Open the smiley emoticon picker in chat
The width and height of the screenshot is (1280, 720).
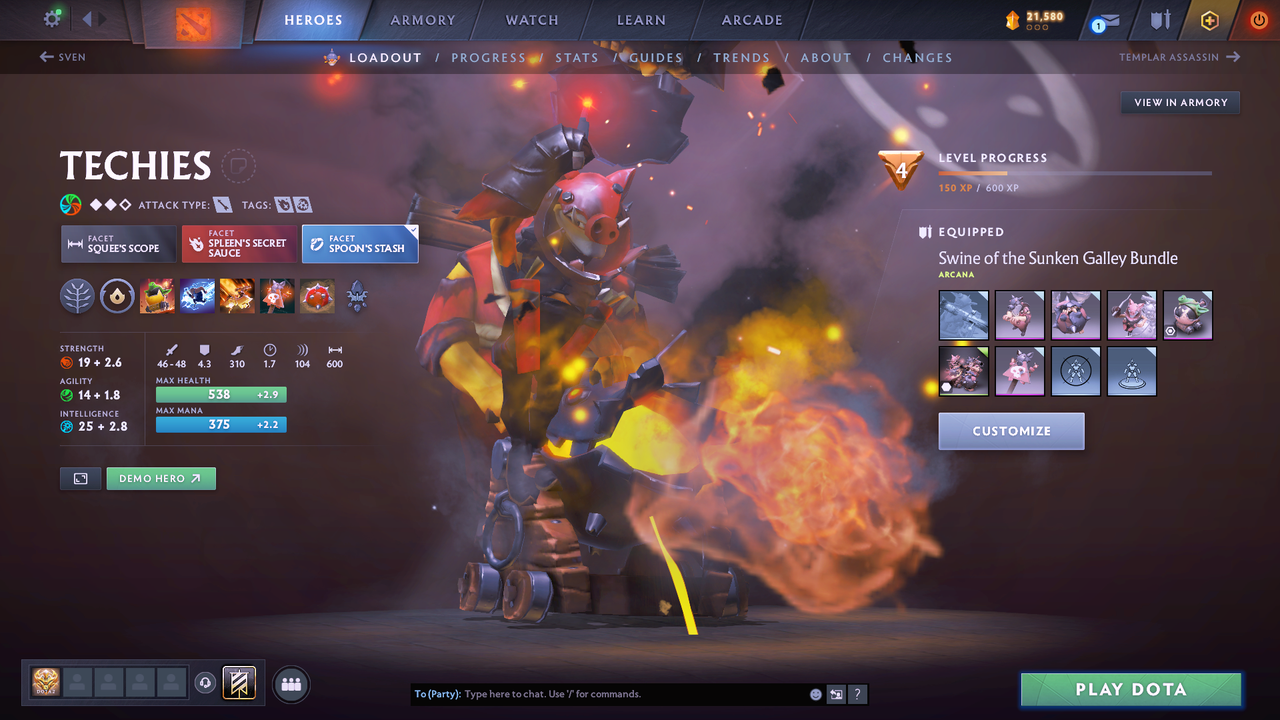815,693
